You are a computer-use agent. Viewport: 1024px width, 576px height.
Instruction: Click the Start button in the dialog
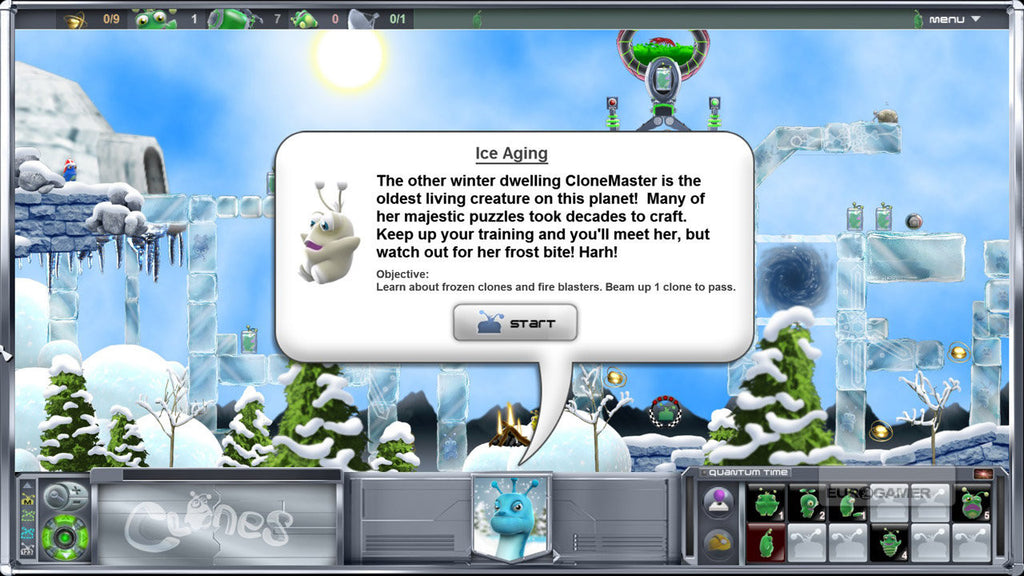pos(515,324)
